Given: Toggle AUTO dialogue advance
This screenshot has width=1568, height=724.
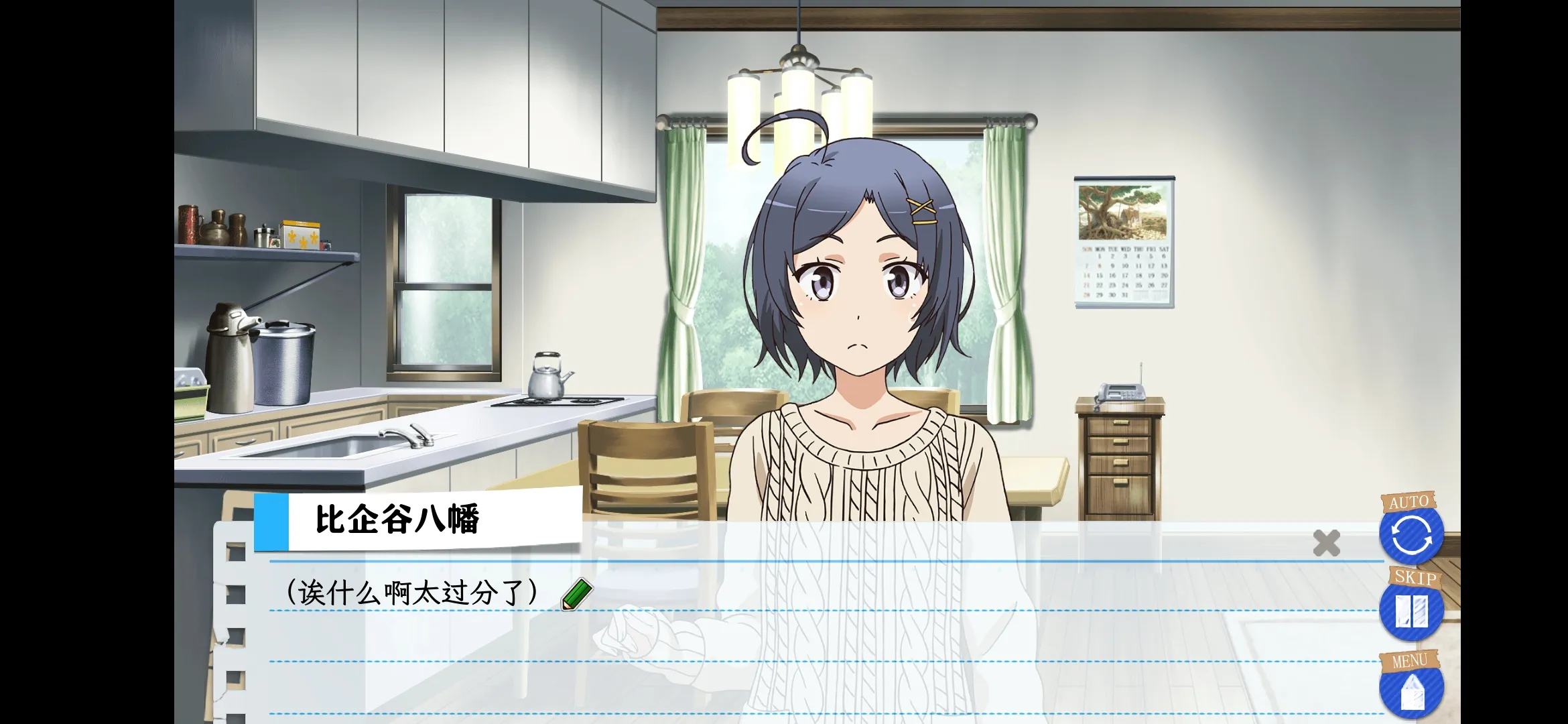Looking at the screenshot, I should (1411, 535).
